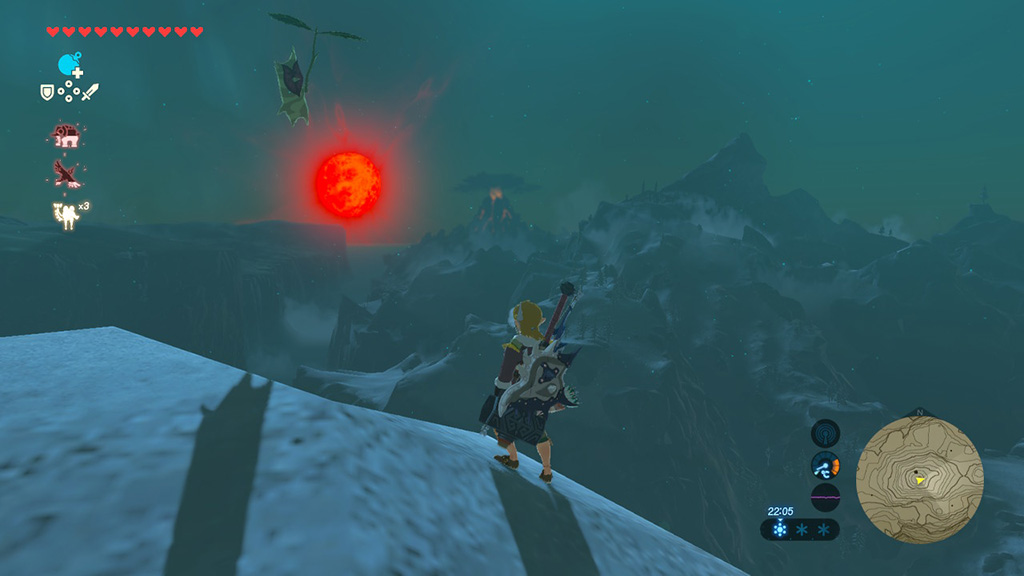The width and height of the screenshot is (1024, 576).
Task: Select the Remote Bomb rune icon
Action: (68, 66)
